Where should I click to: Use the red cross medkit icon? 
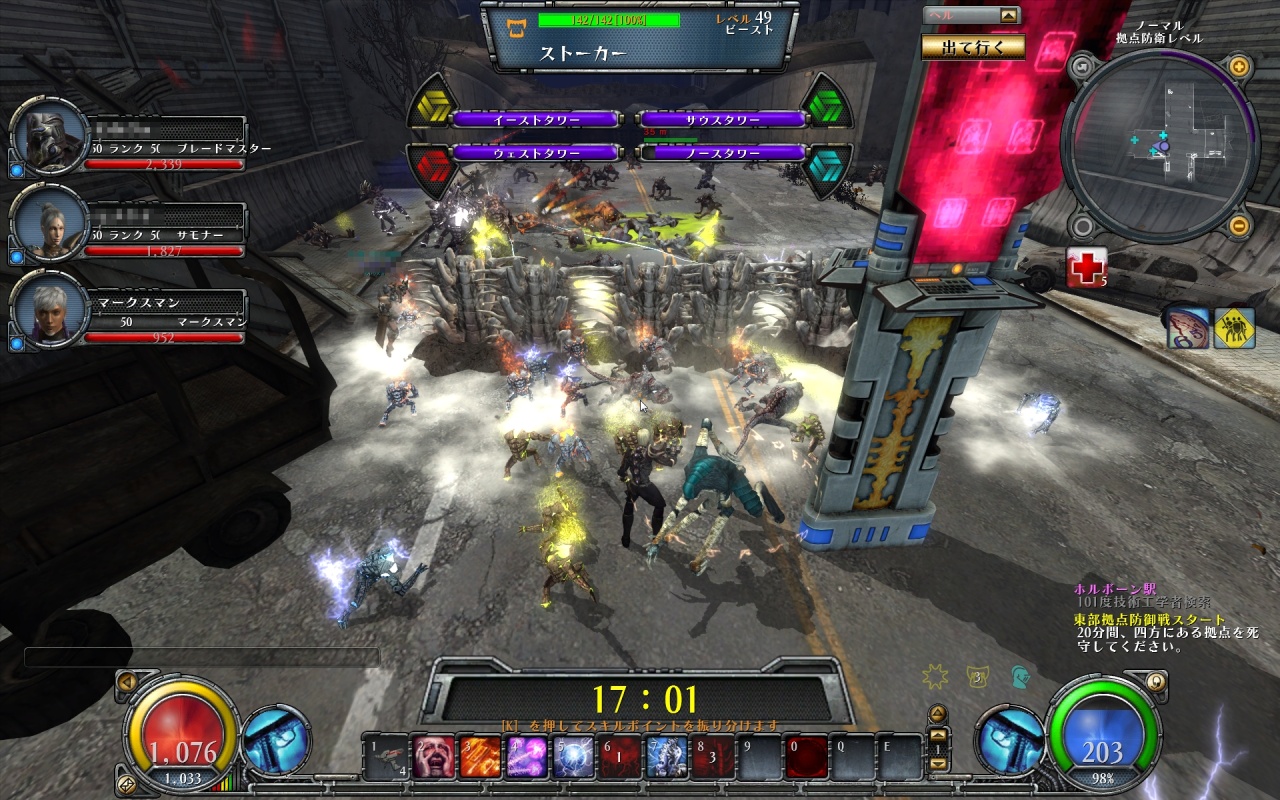click(1086, 267)
